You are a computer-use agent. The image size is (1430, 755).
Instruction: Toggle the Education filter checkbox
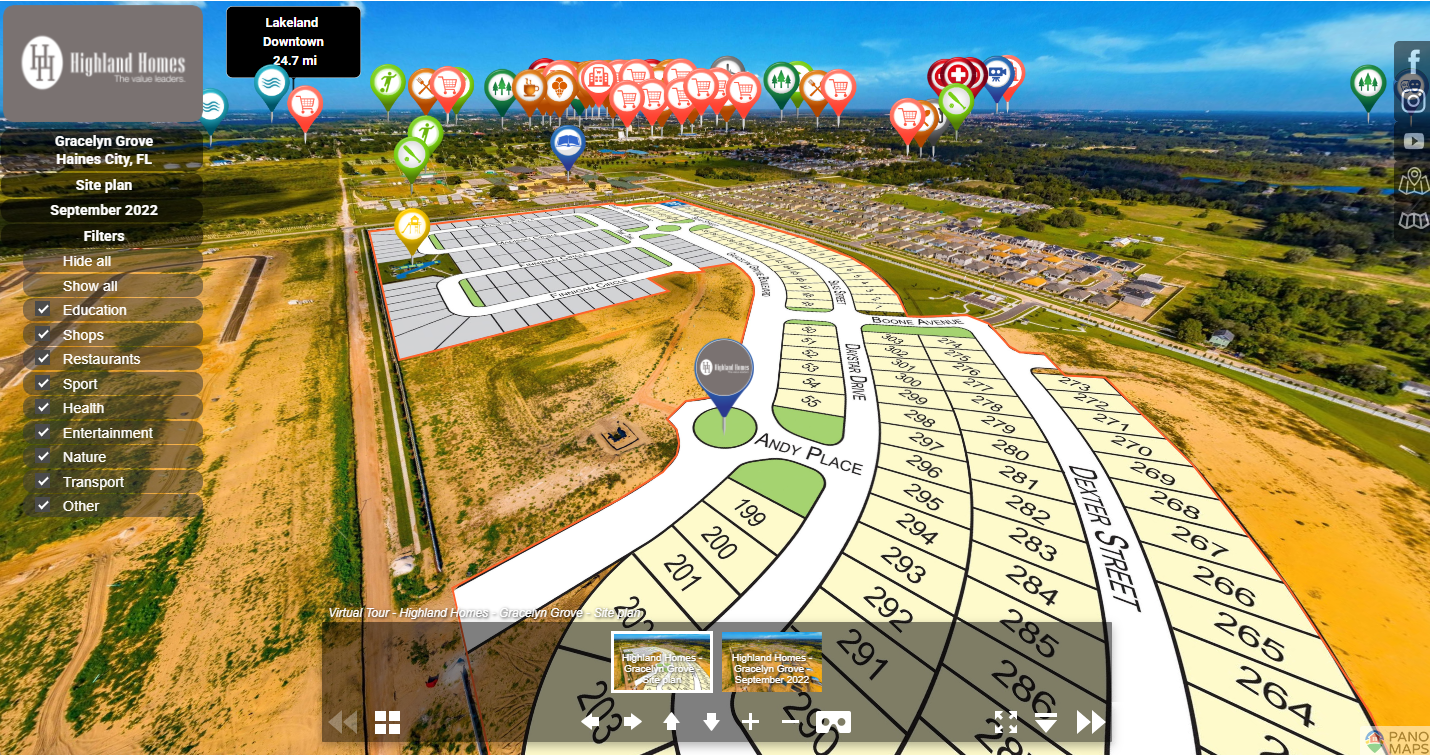43,310
